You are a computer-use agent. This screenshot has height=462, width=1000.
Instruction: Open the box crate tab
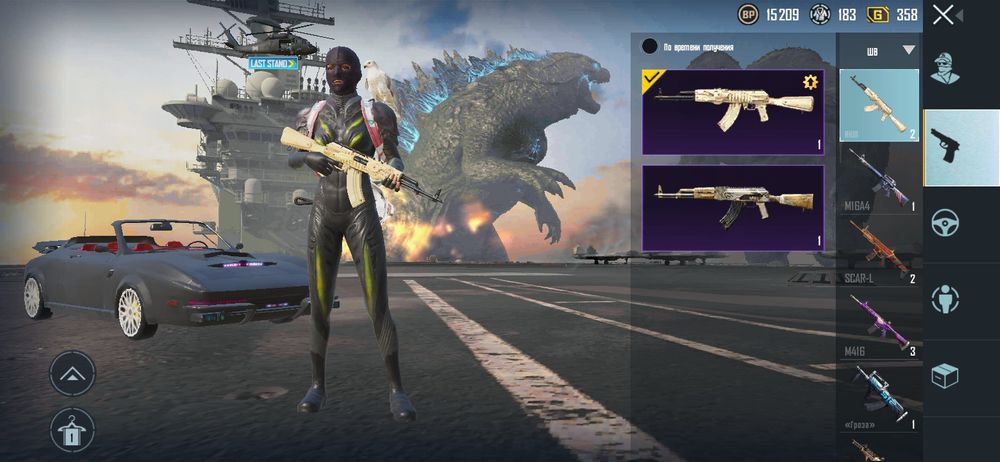[945, 375]
